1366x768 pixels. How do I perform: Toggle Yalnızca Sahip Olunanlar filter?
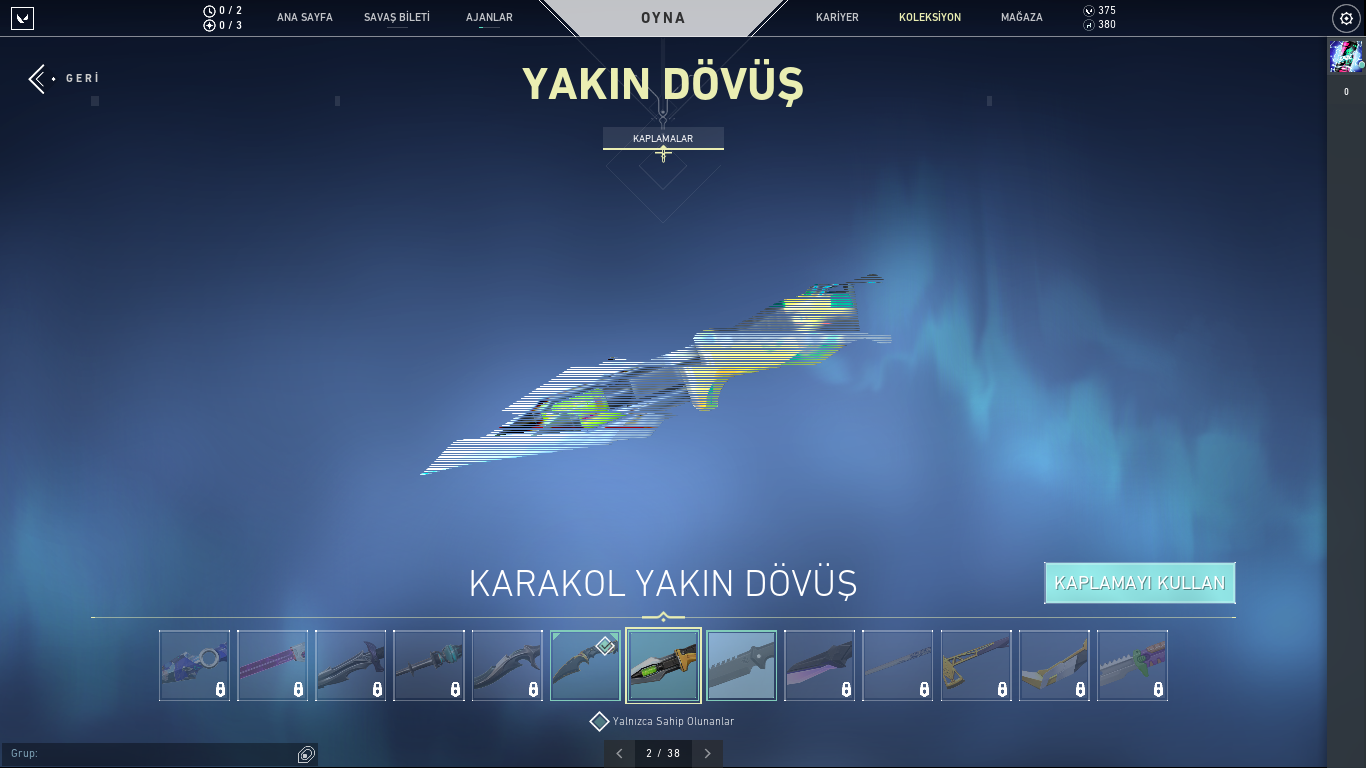point(600,720)
